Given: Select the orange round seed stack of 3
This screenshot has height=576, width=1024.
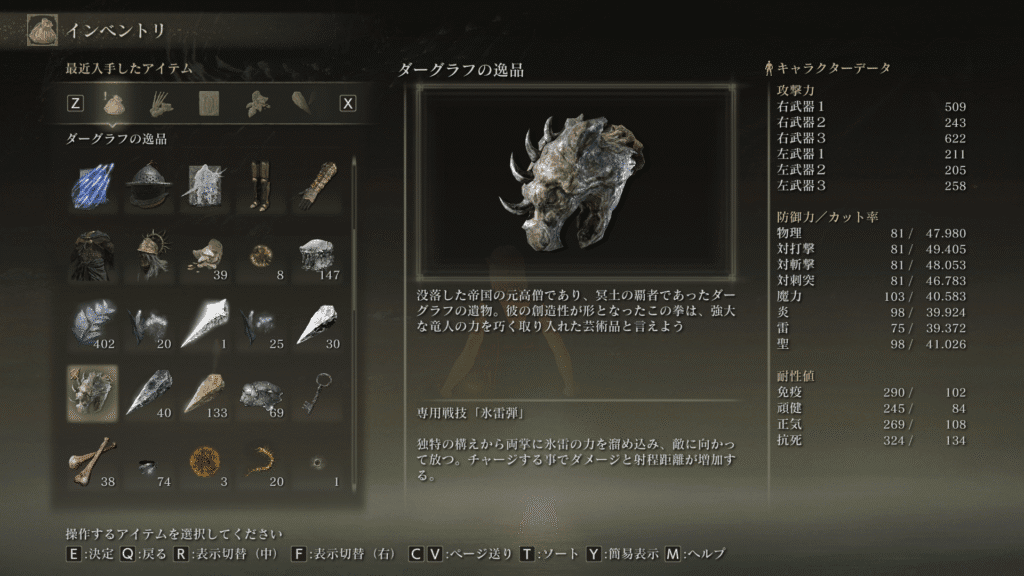Looking at the screenshot, I should [205, 459].
